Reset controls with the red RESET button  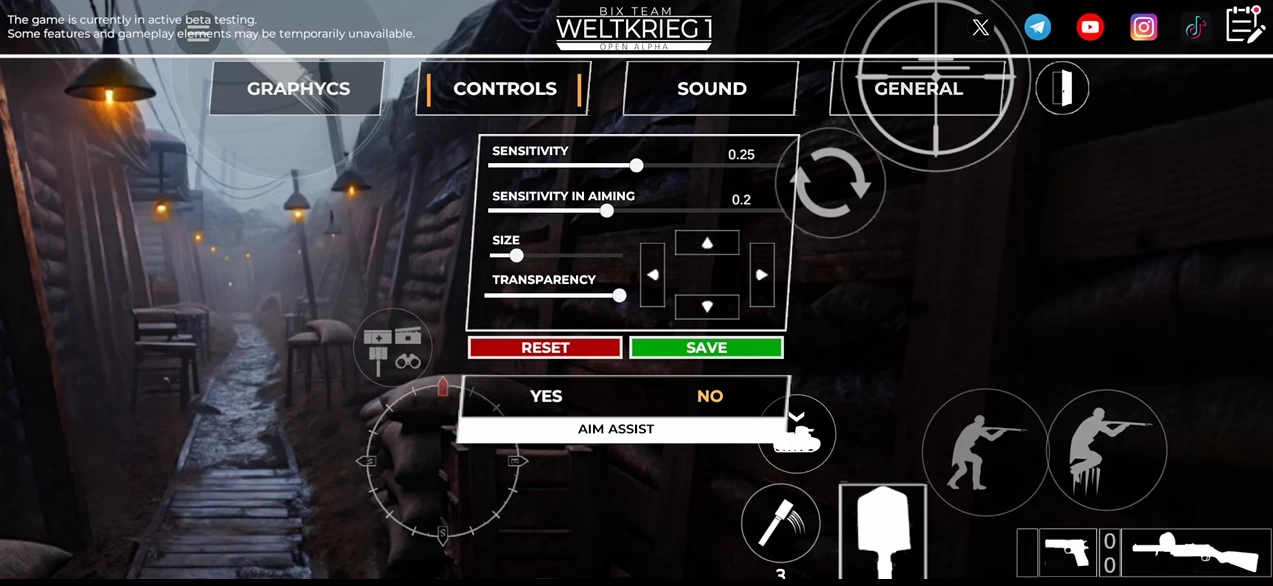[x=545, y=347]
